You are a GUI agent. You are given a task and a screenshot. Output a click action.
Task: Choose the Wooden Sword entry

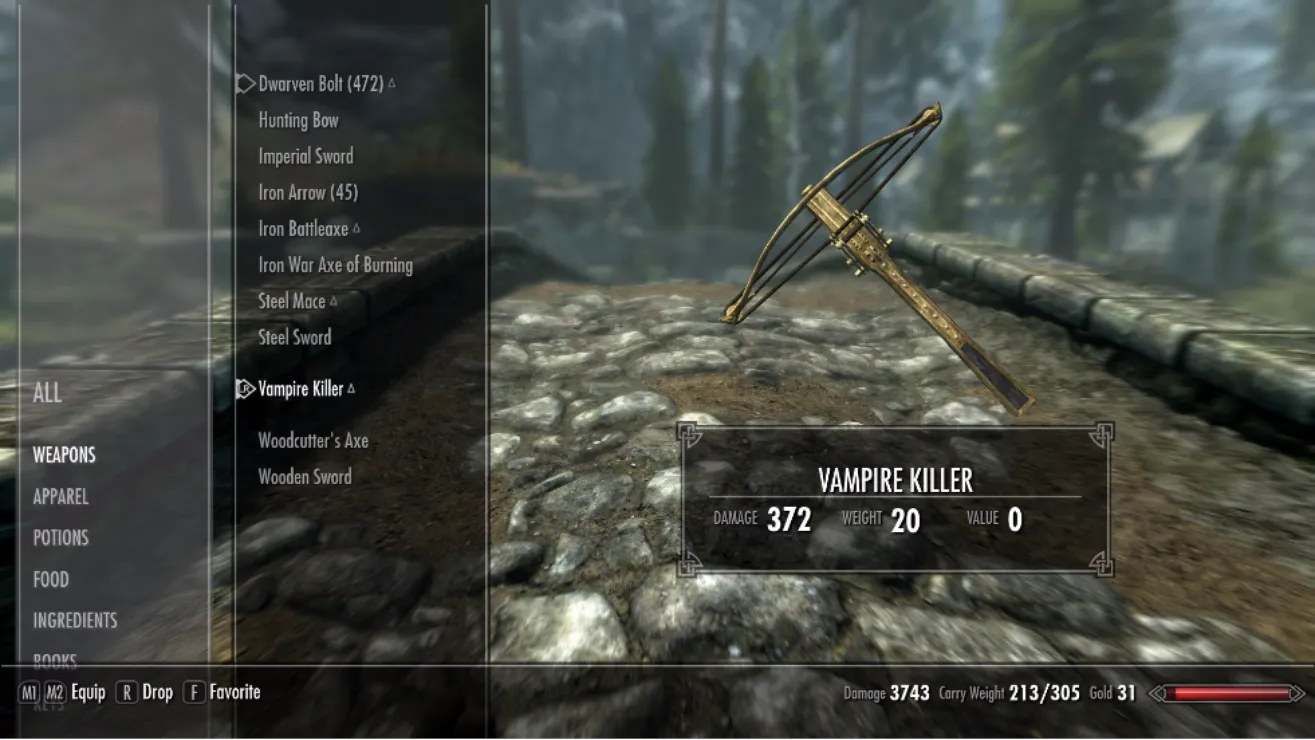pyautogui.click(x=305, y=477)
